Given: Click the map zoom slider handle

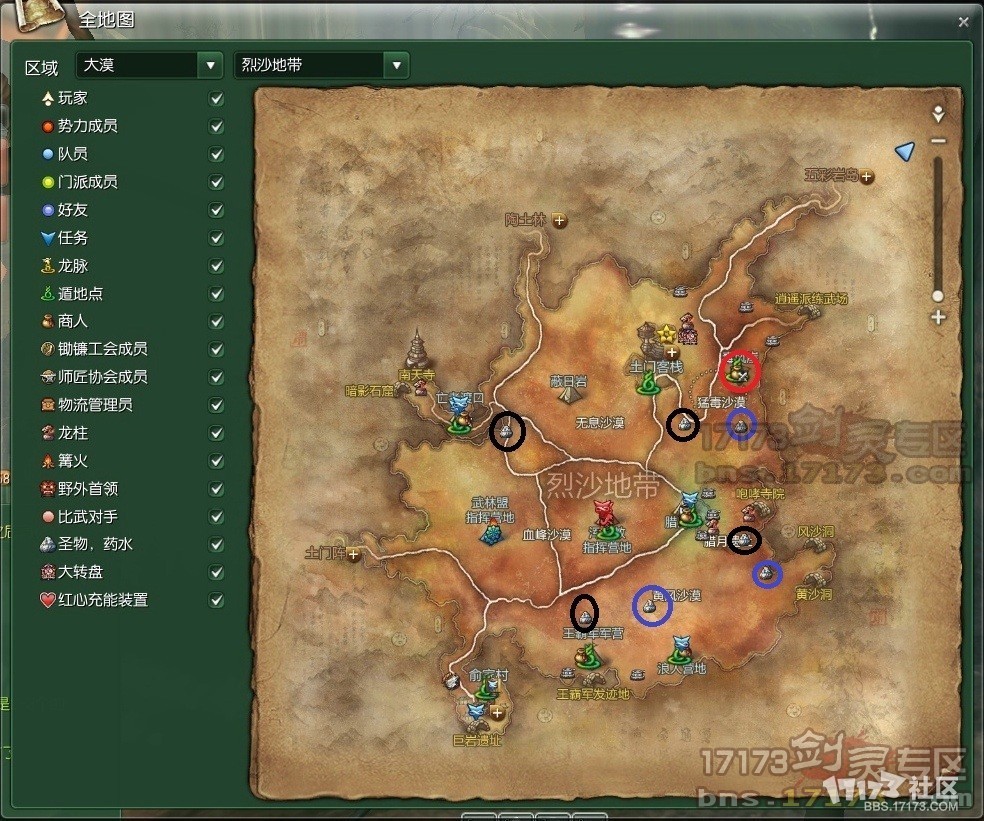Looking at the screenshot, I should pos(938,296).
